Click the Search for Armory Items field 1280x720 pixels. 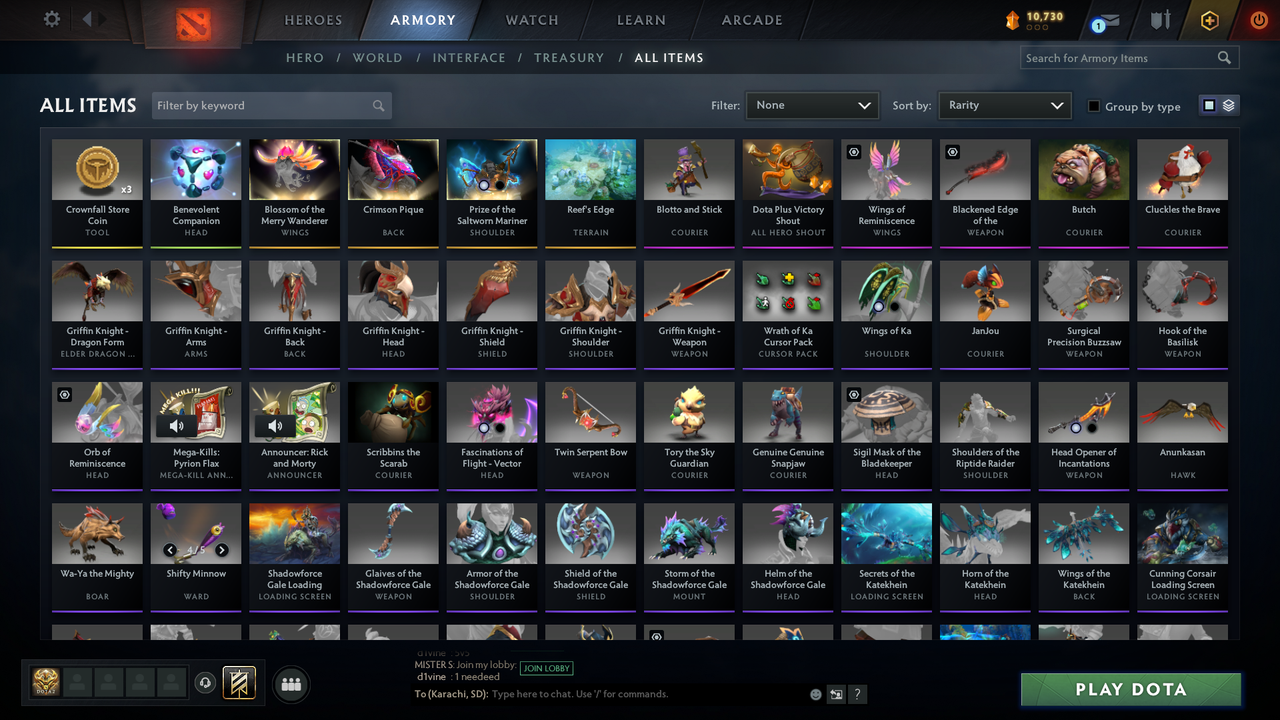(1120, 57)
